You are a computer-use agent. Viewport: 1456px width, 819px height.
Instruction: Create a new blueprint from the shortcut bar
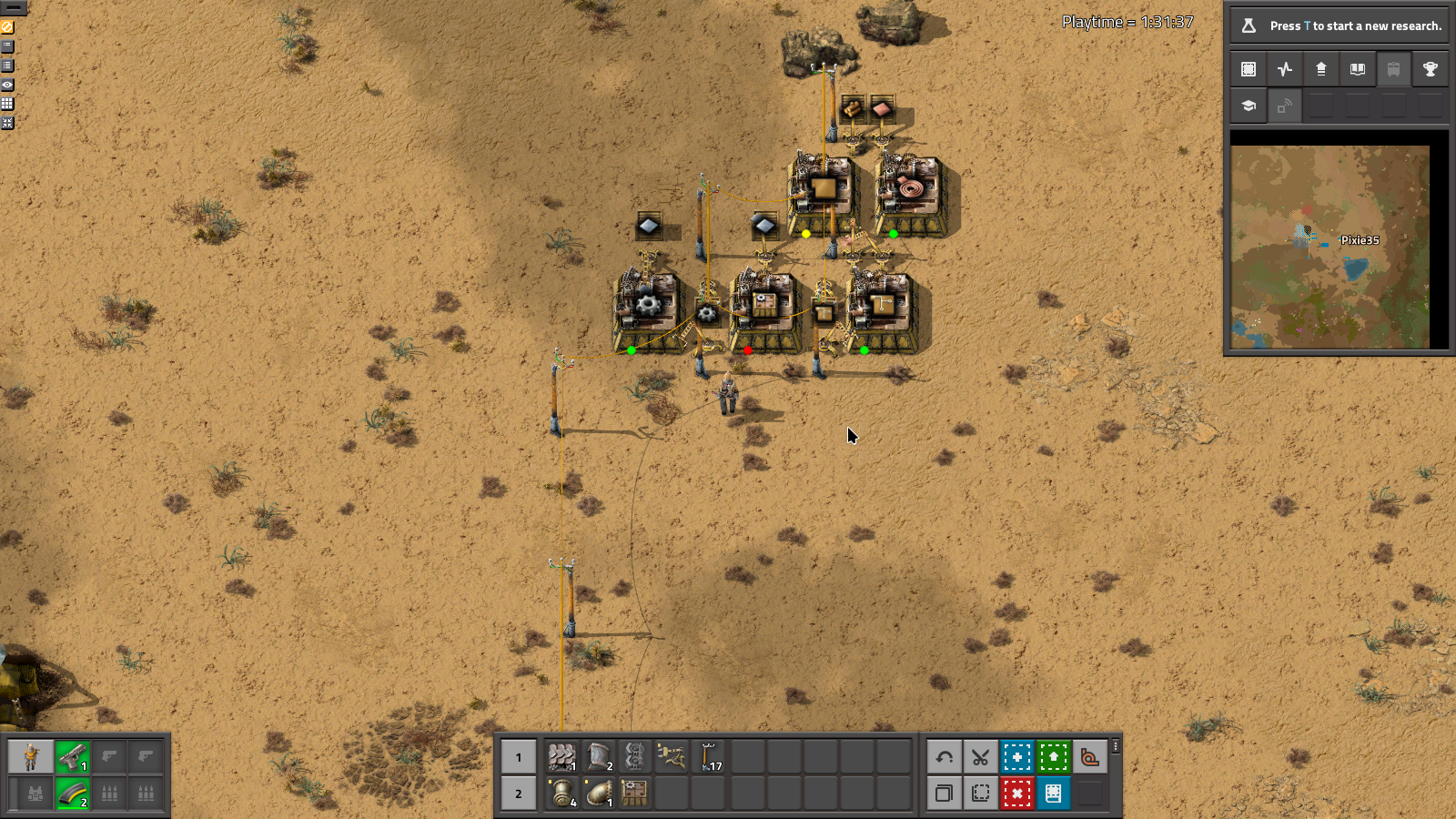pyautogui.click(x=1016, y=756)
